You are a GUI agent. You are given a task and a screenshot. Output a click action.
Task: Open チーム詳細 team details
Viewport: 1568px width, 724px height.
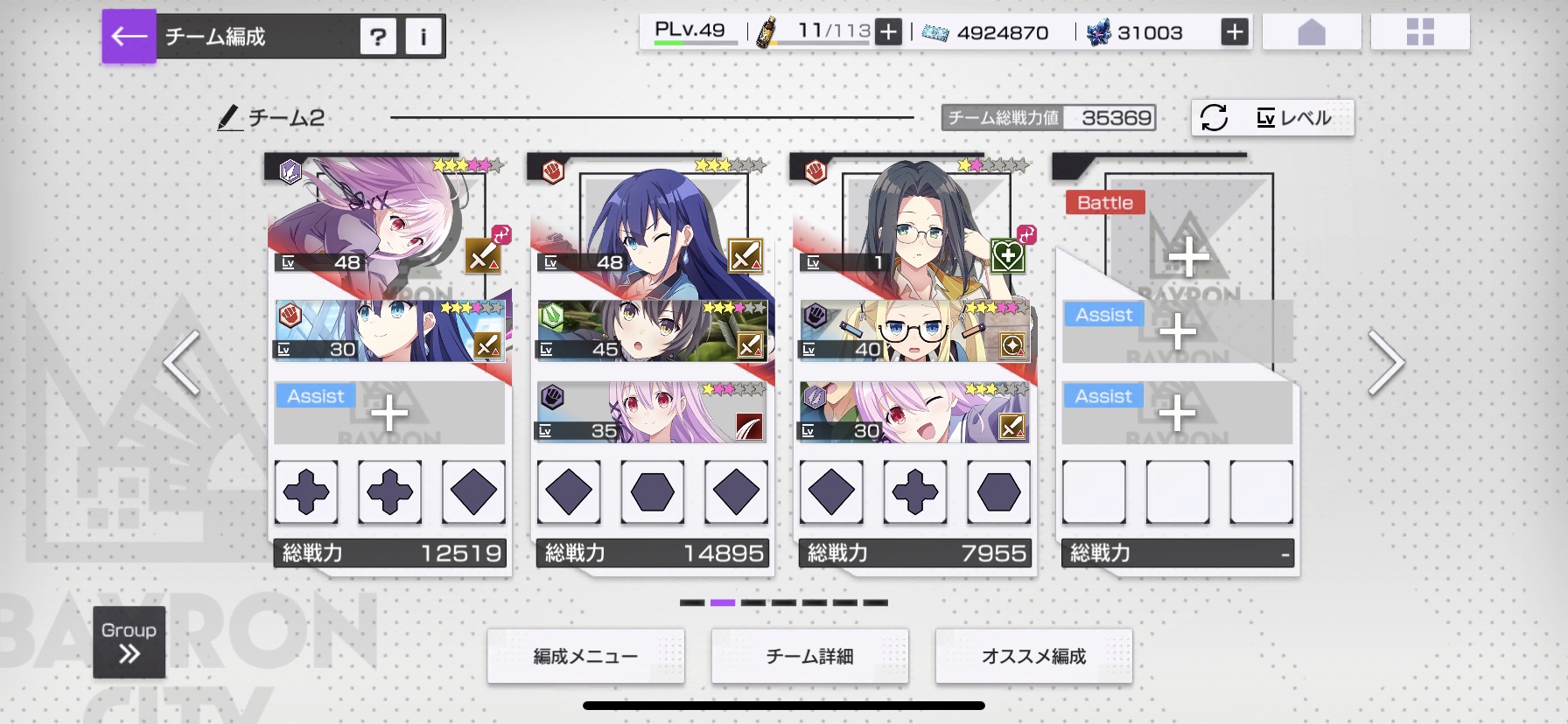pos(809,656)
